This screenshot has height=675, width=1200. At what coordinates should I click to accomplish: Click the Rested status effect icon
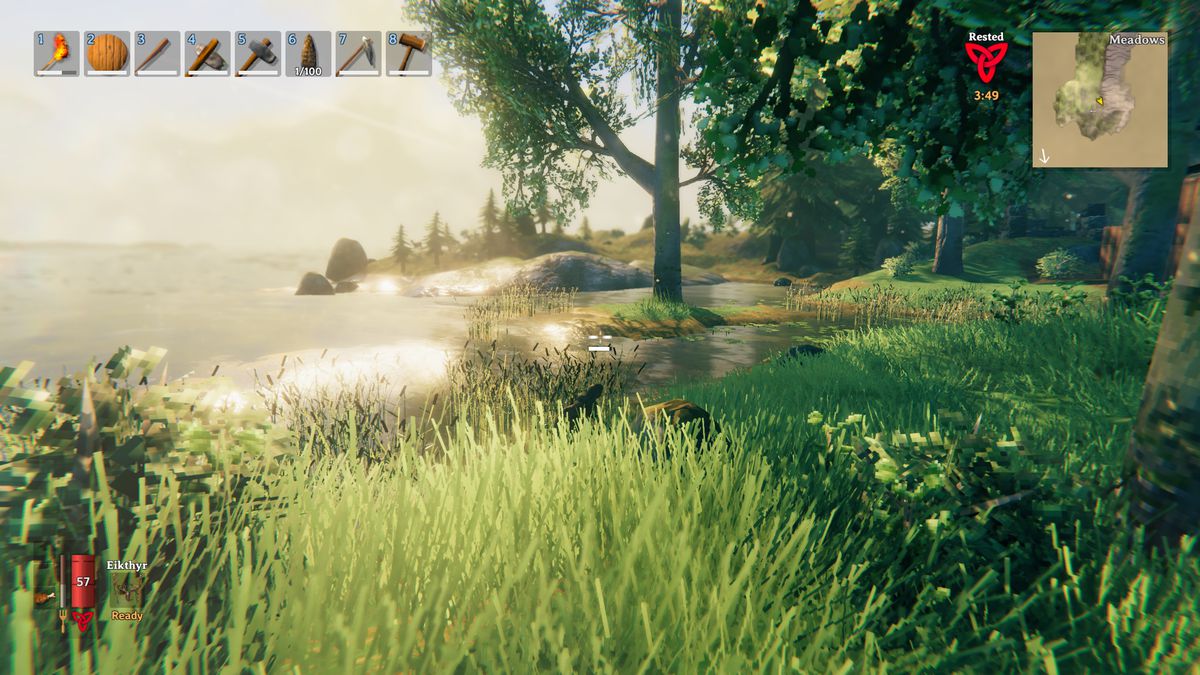tap(986, 62)
